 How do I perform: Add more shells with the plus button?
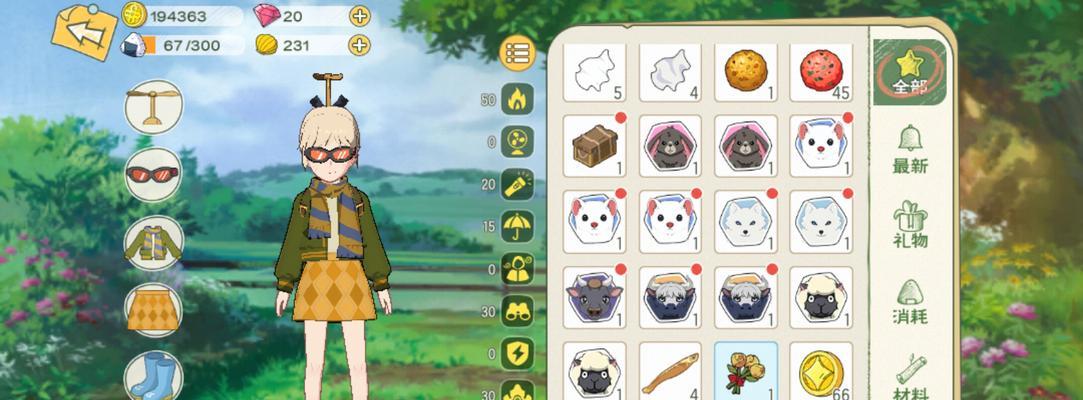[359, 45]
